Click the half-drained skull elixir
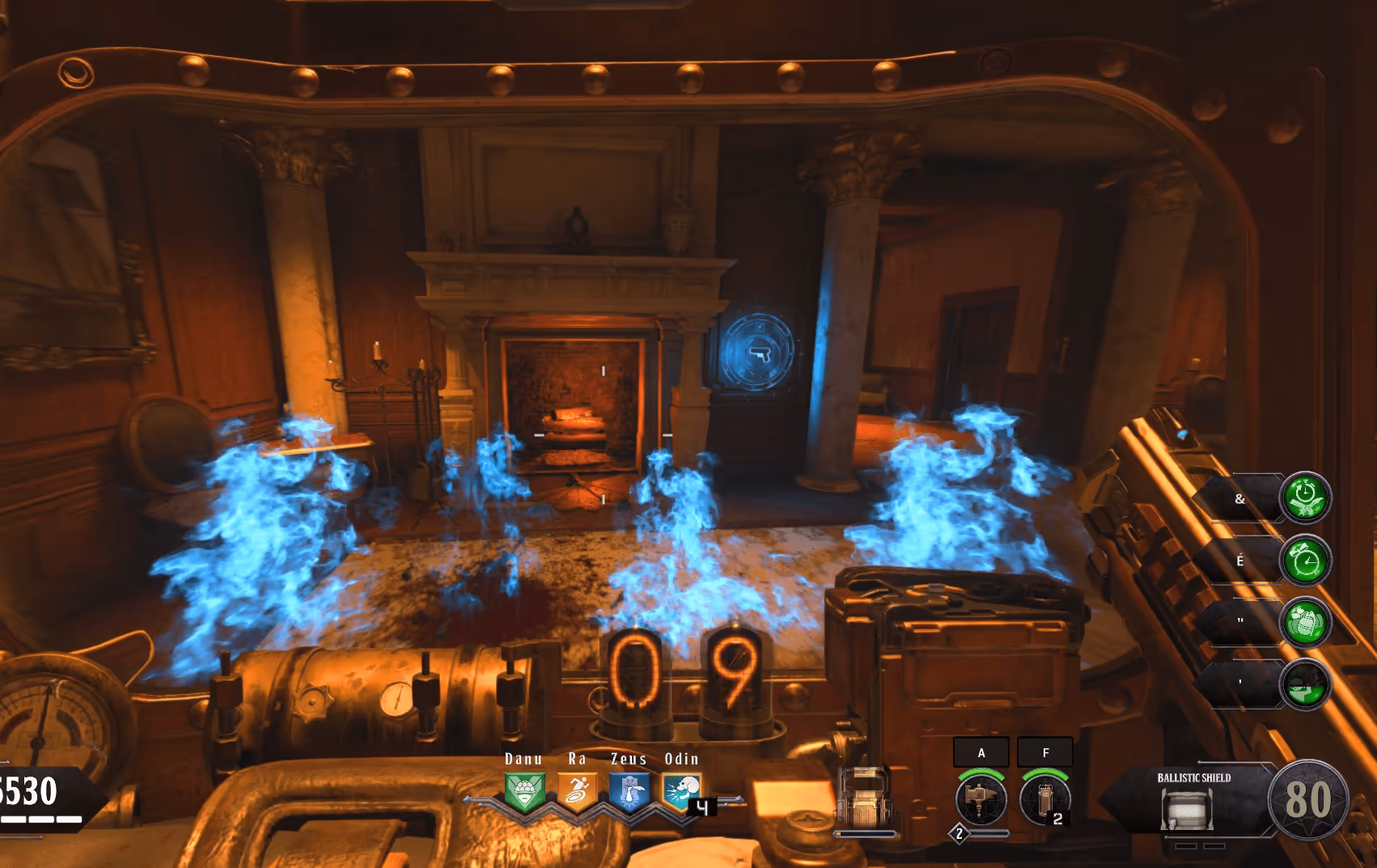Viewport: 1377px width, 868px height. [1305, 684]
